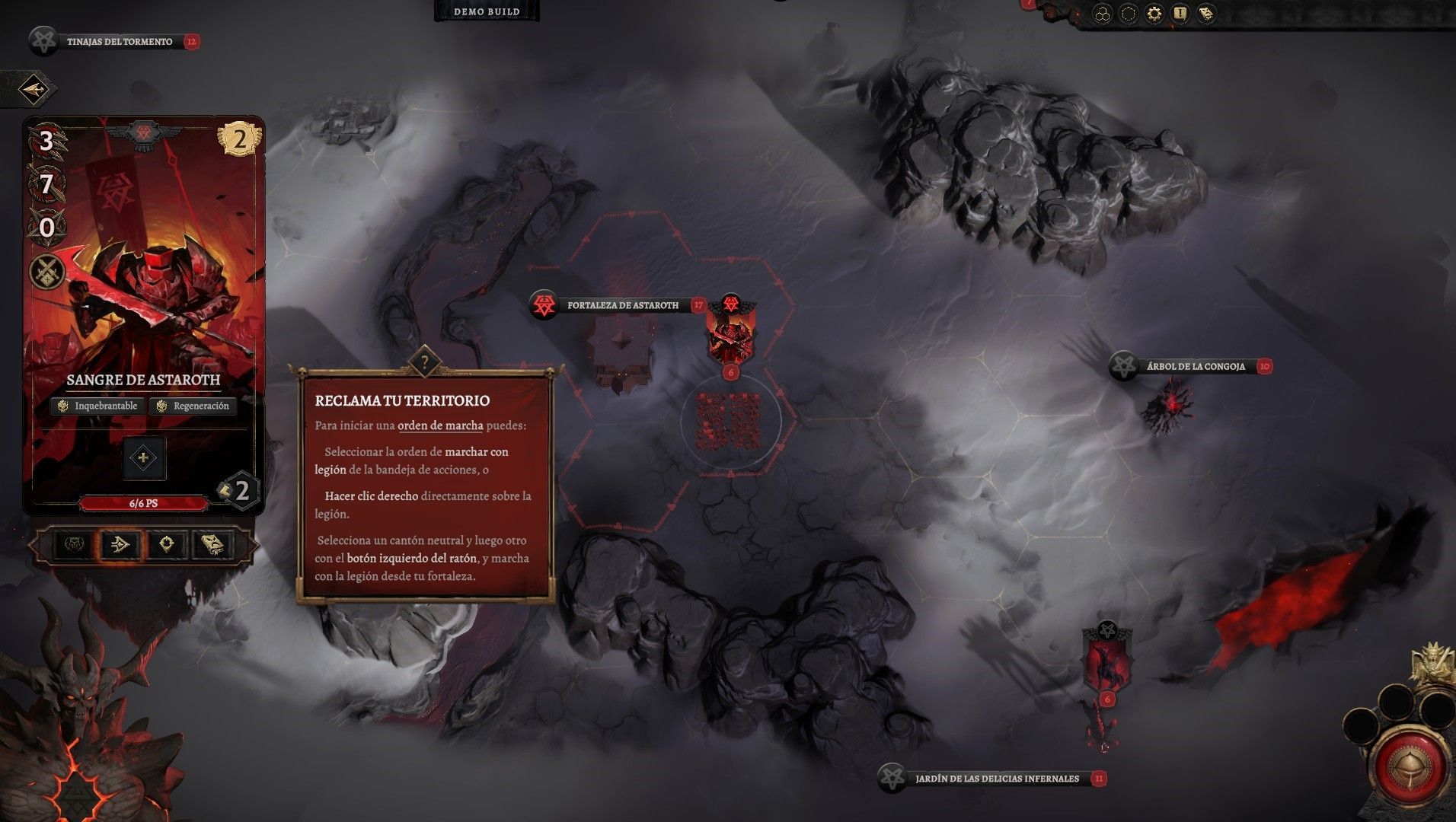Select the Inquebrantable trait tag
This screenshot has height=822, width=1456.
tap(98, 406)
